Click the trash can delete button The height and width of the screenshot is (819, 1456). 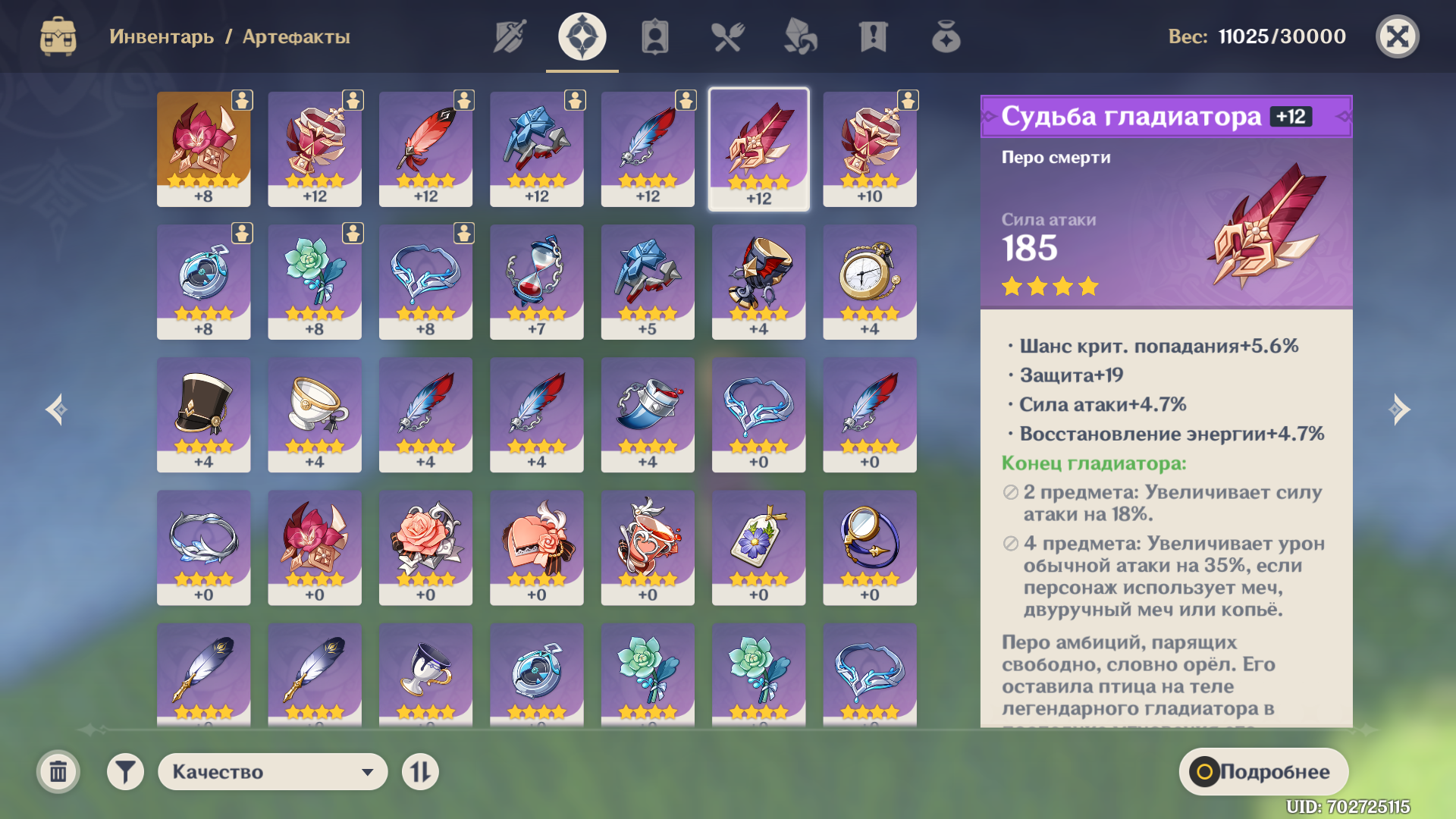pyautogui.click(x=58, y=772)
